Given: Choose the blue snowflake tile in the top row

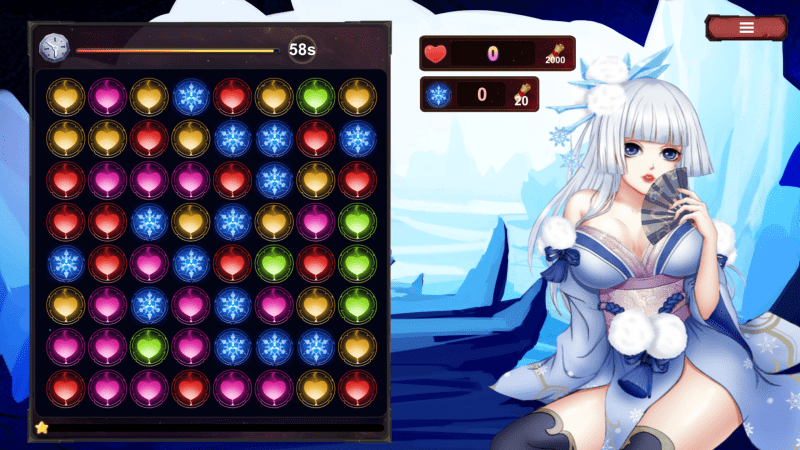Looking at the screenshot, I should click(x=190, y=97).
